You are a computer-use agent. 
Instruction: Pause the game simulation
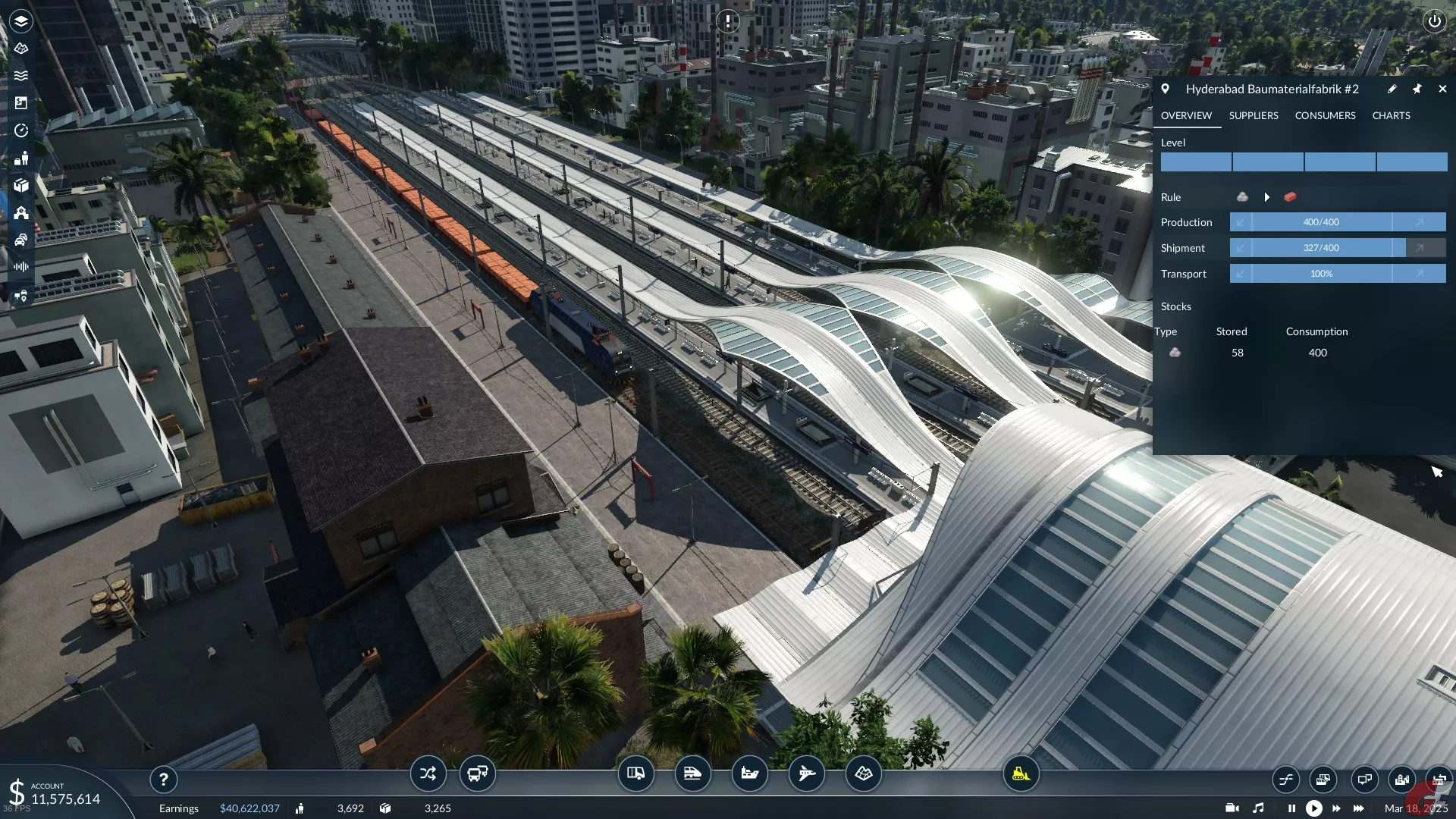coord(1291,808)
